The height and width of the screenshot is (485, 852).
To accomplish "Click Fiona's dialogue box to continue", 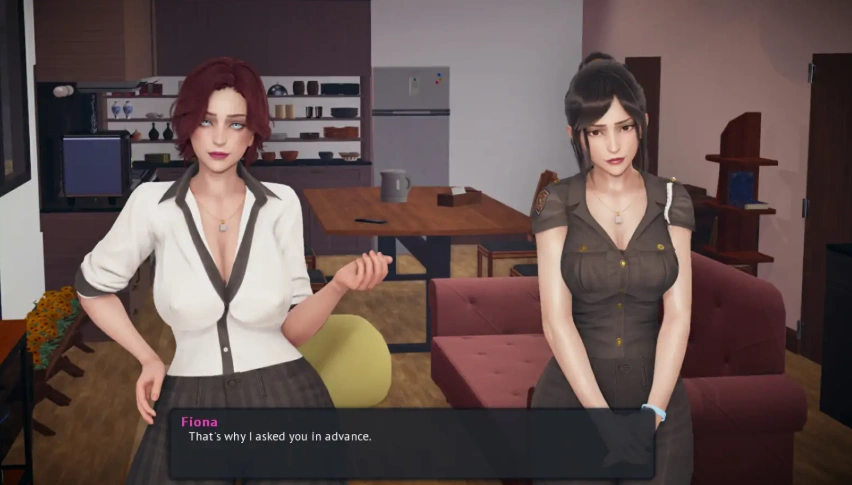I will pos(410,443).
